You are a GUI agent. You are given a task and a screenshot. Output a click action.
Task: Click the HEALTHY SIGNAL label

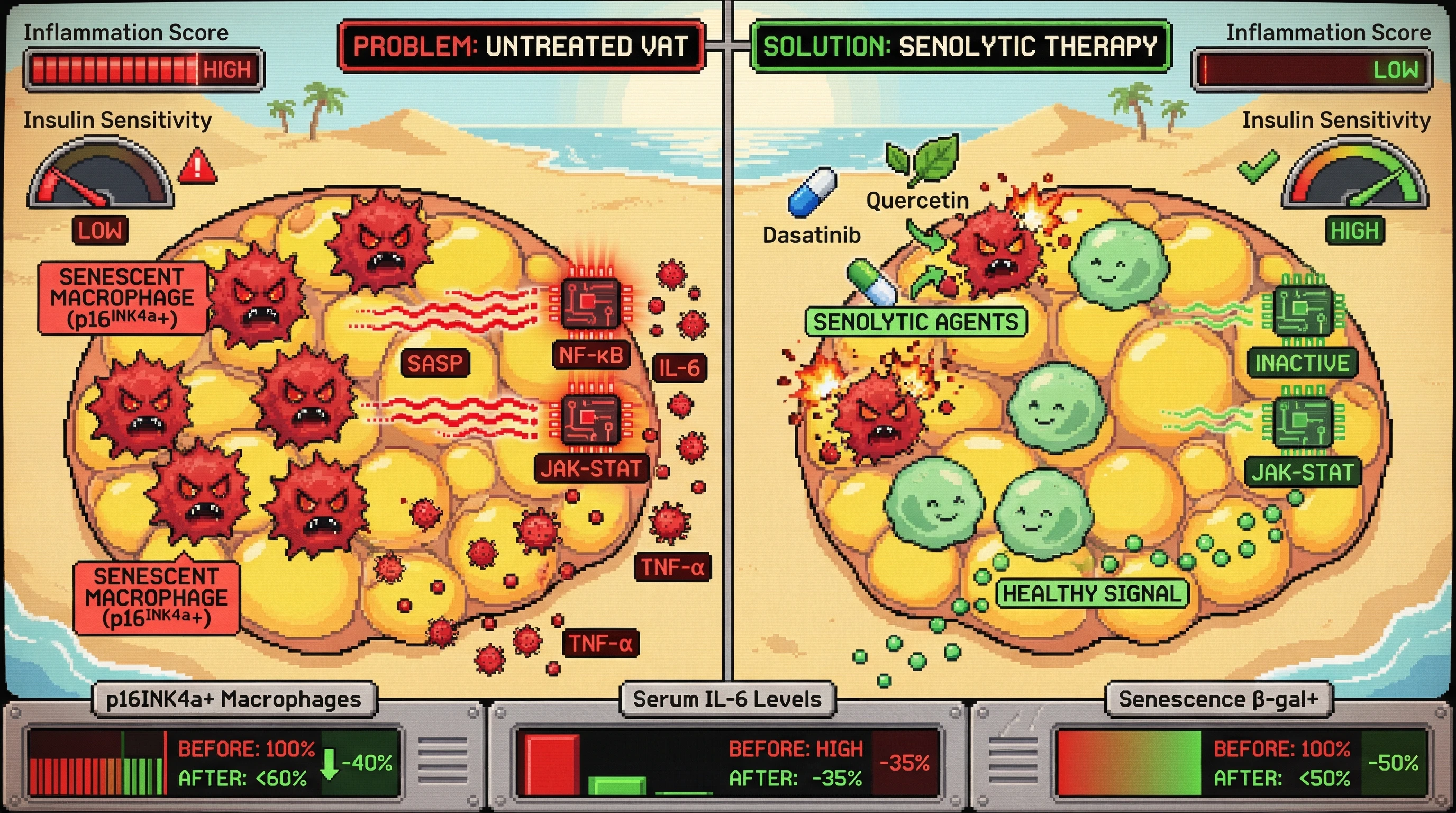(x=1091, y=594)
